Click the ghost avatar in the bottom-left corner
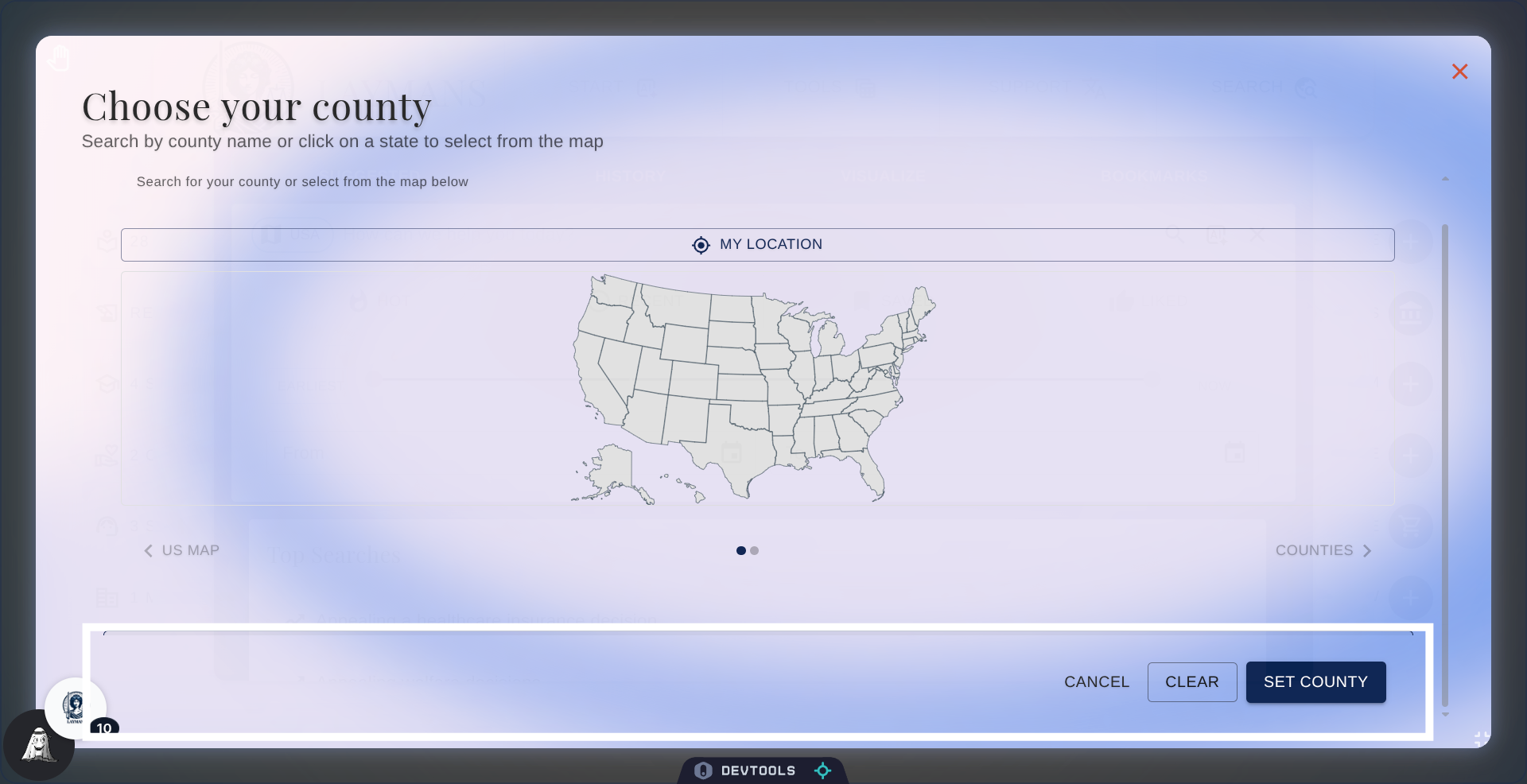1527x784 pixels. point(38,746)
